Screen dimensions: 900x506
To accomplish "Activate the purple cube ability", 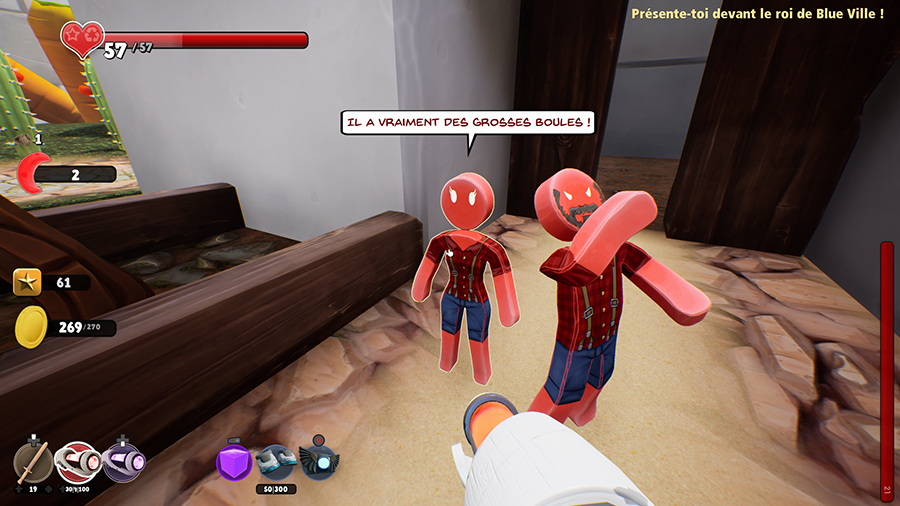I will (234, 462).
